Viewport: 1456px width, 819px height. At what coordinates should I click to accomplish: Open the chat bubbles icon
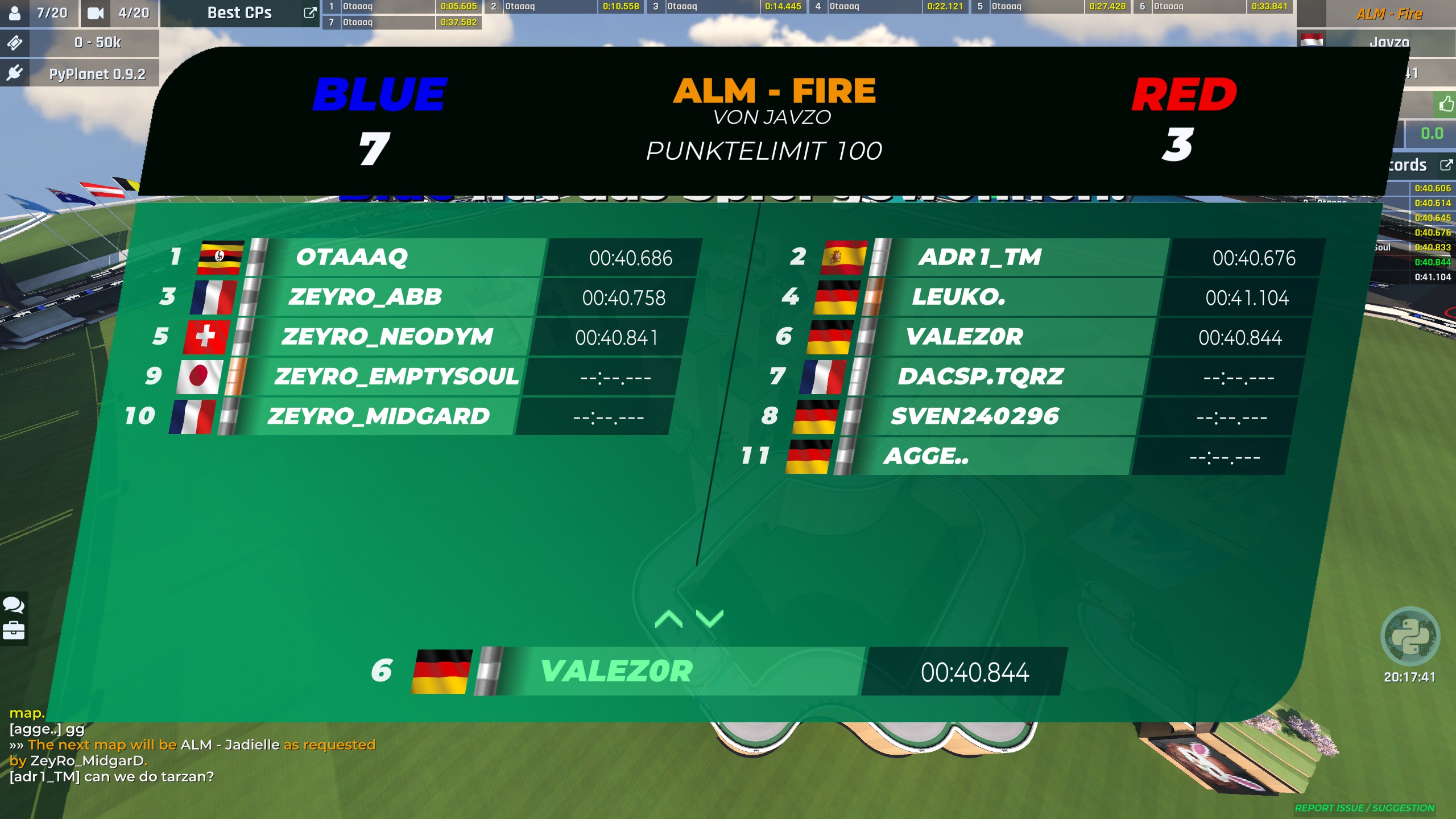[x=14, y=605]
